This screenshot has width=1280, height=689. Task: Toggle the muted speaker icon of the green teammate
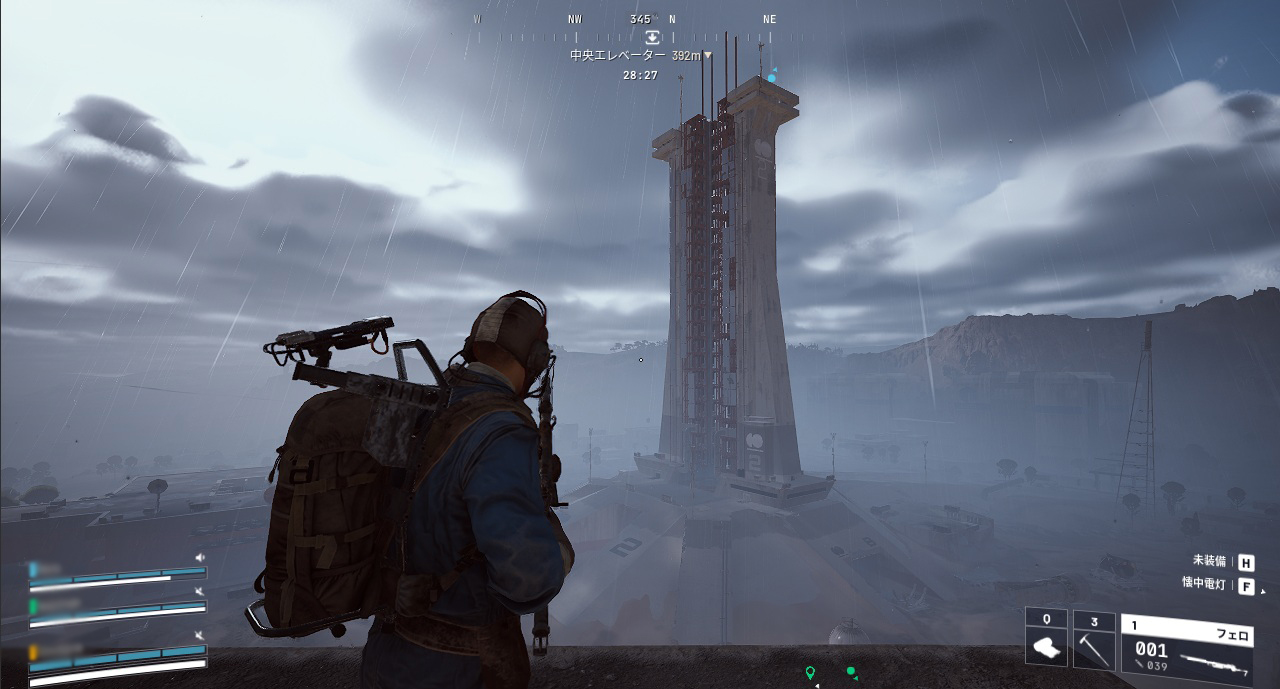[200, 592]
